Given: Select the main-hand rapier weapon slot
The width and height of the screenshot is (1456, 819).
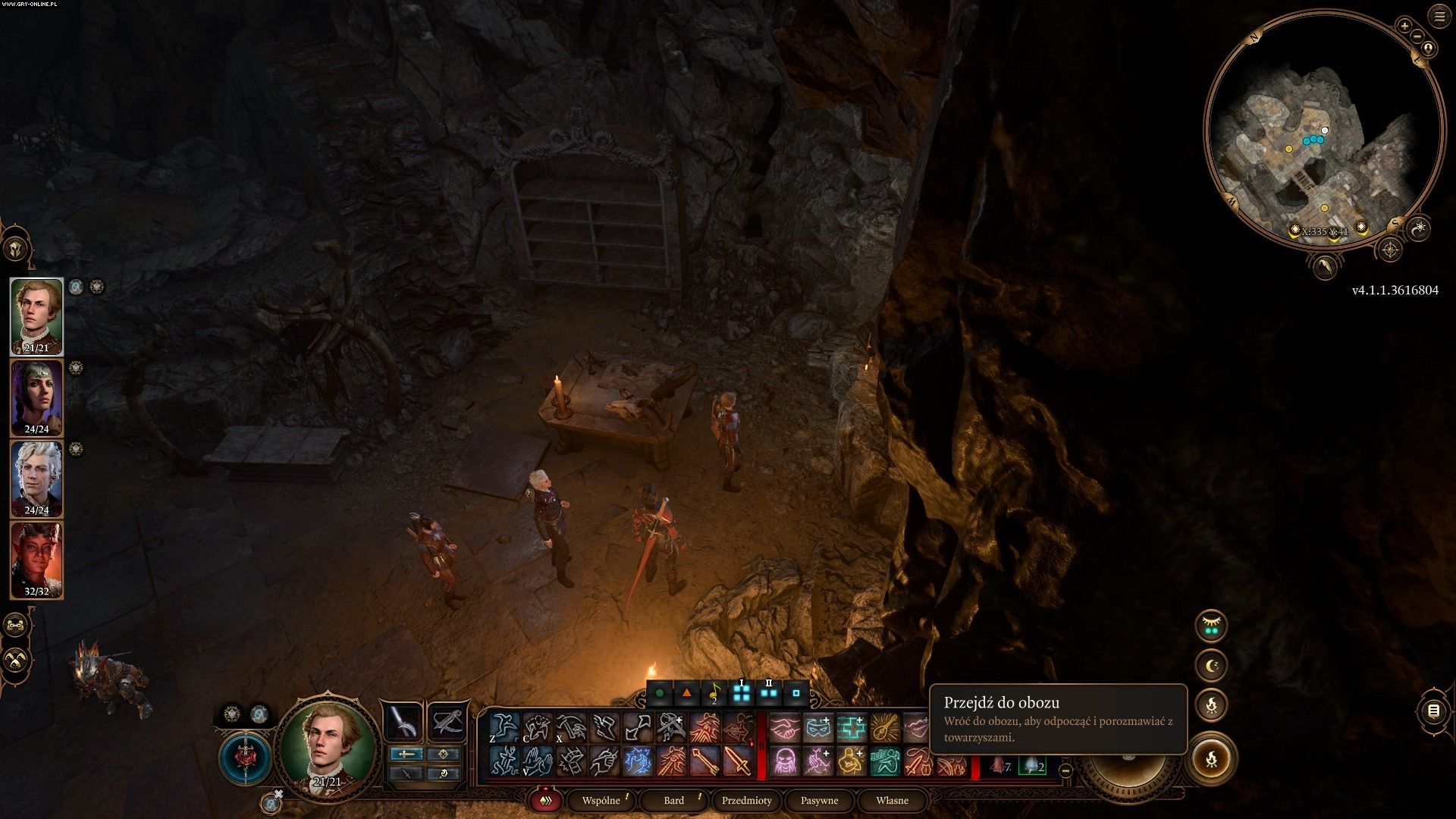Looking at the screenshot, I should [402, 721].
